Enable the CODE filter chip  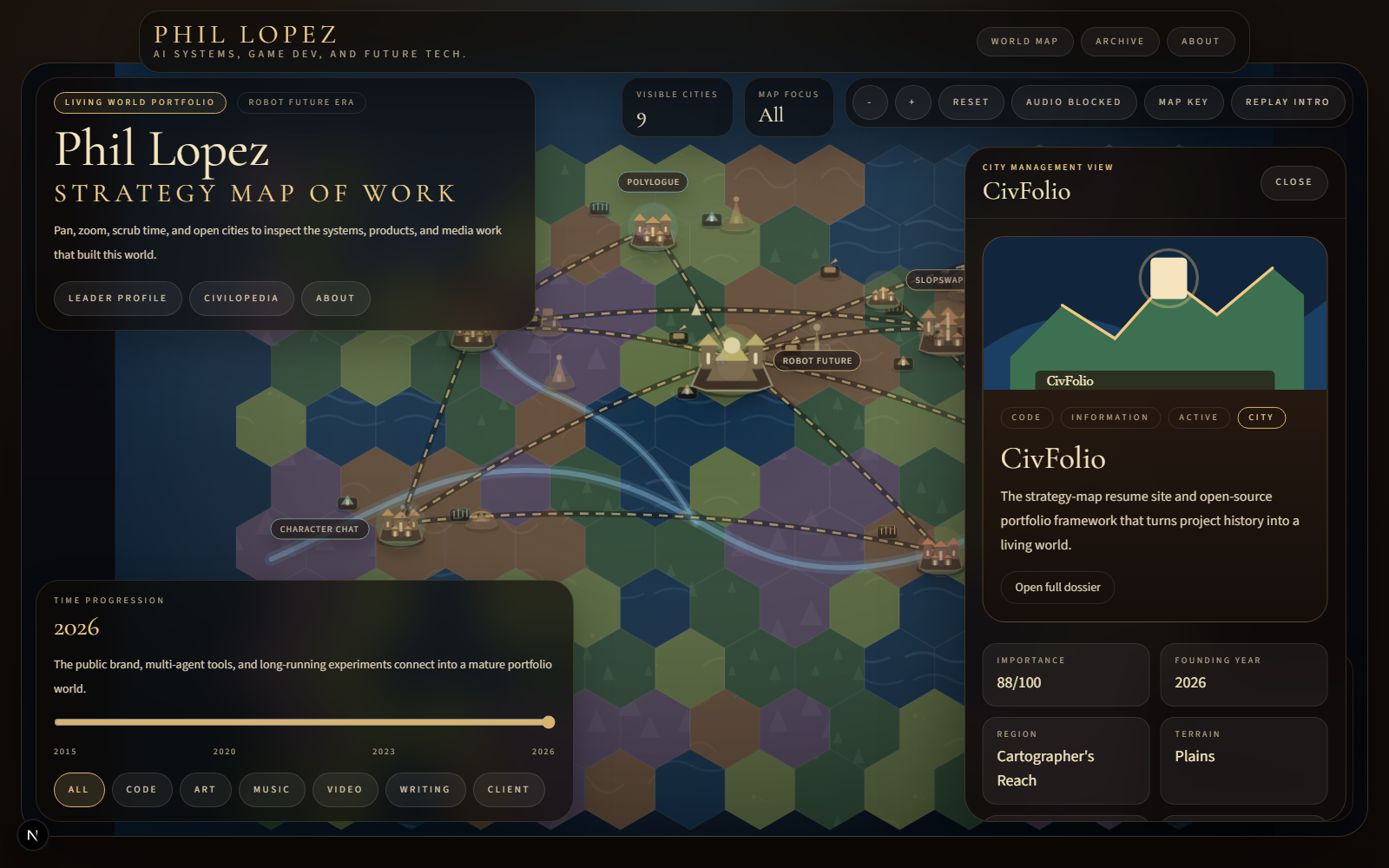point(142,789)
